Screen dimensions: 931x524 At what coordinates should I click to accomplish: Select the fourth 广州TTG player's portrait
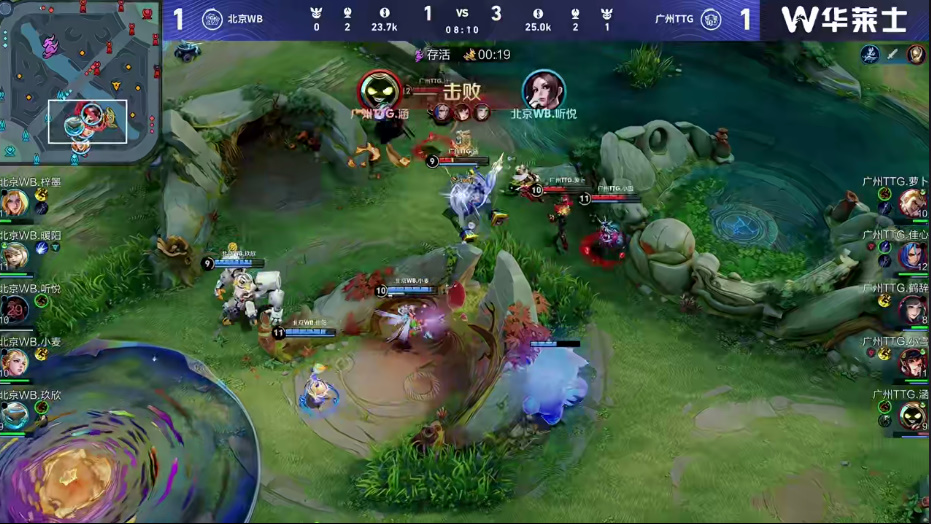click(x=911, y=362)
